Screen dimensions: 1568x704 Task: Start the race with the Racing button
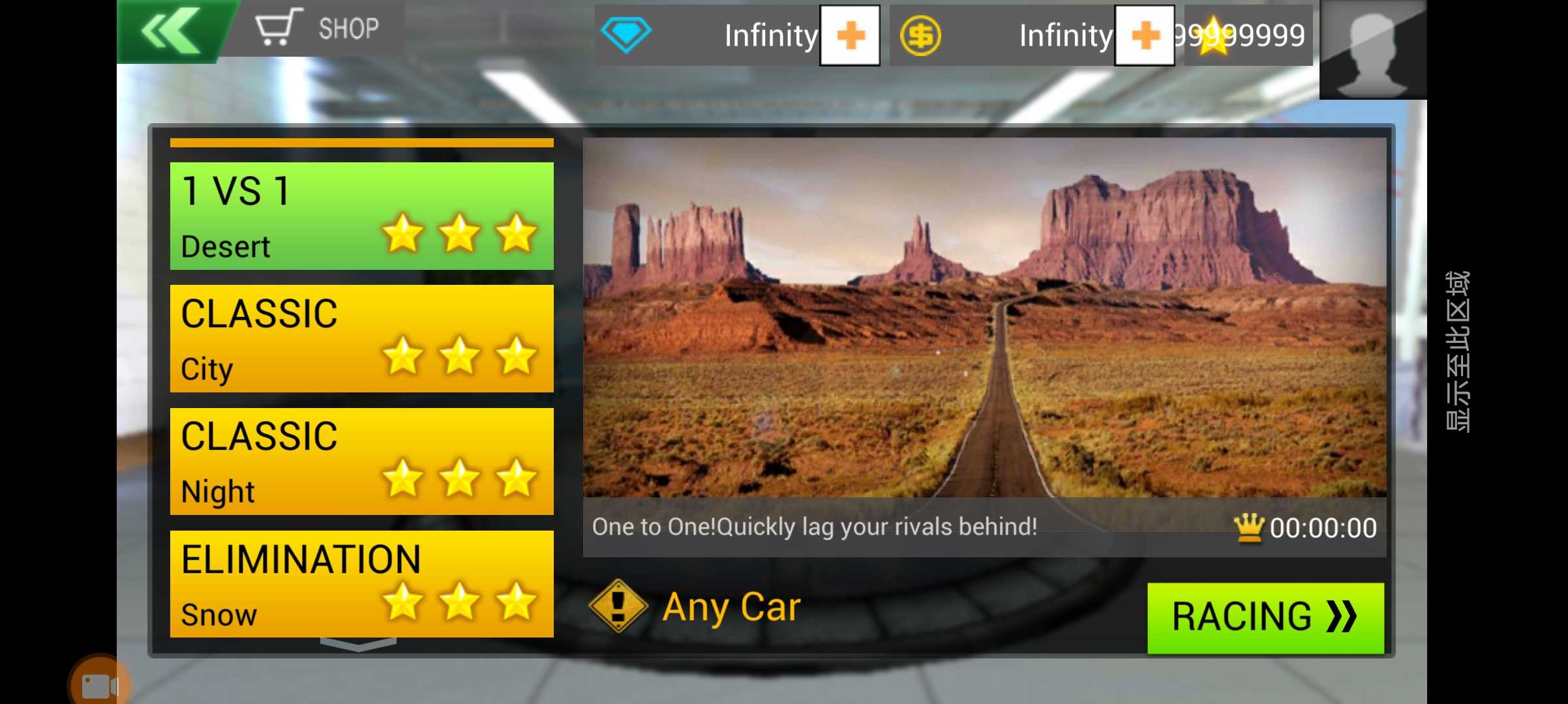point(1265,617)
